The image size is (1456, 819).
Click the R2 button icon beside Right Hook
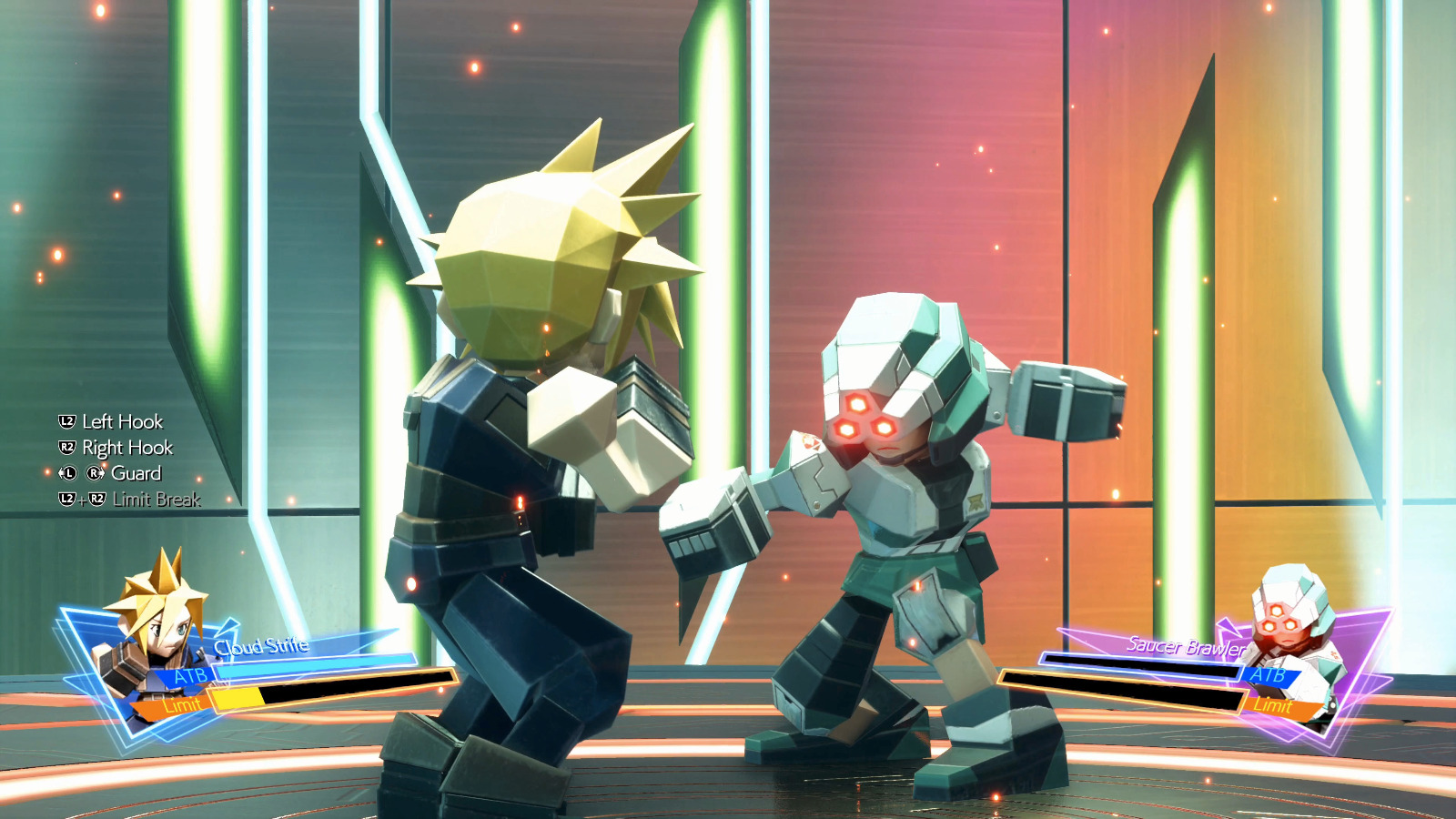66,448
